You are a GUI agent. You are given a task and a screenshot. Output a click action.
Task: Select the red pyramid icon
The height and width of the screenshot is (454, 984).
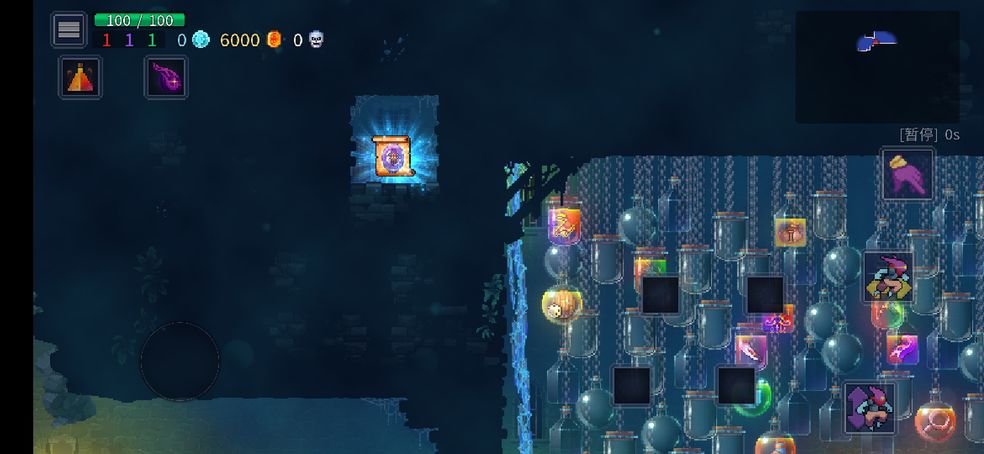pyautogui.click(x=79, y=77)
